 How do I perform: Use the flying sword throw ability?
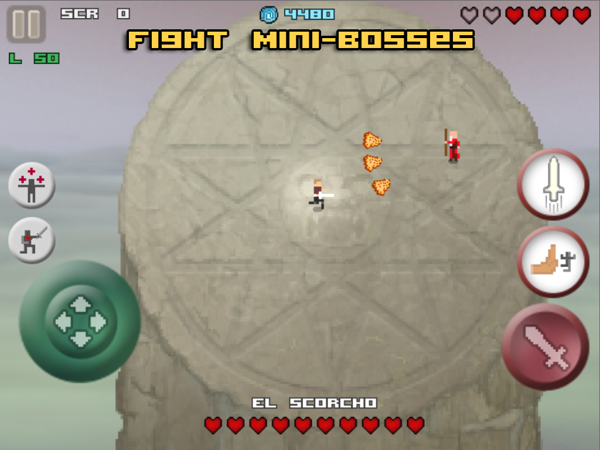(x=553, y=185)
